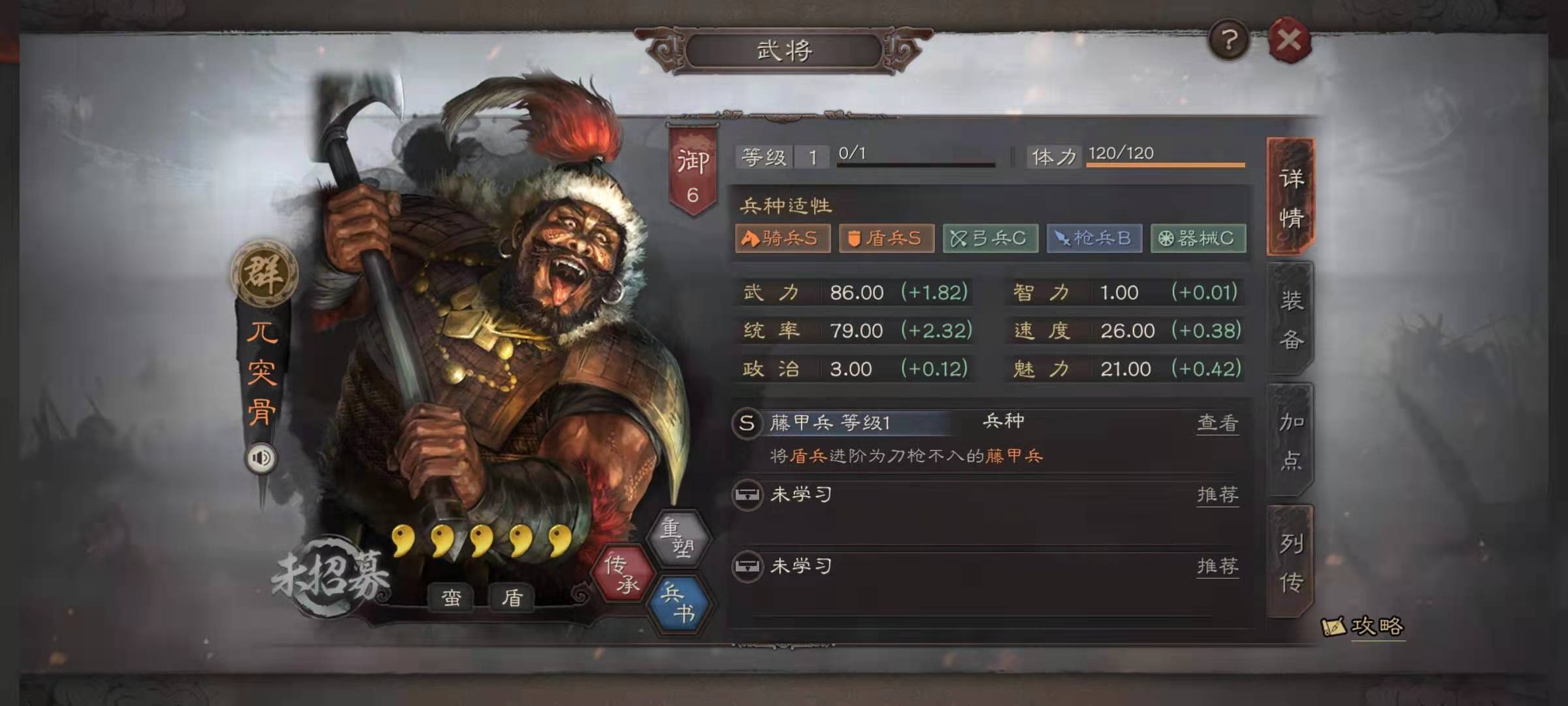Click the 骑兵S cavalry aptitude badge
Viewport: 1568px width, 706px height.
[781, 238]
